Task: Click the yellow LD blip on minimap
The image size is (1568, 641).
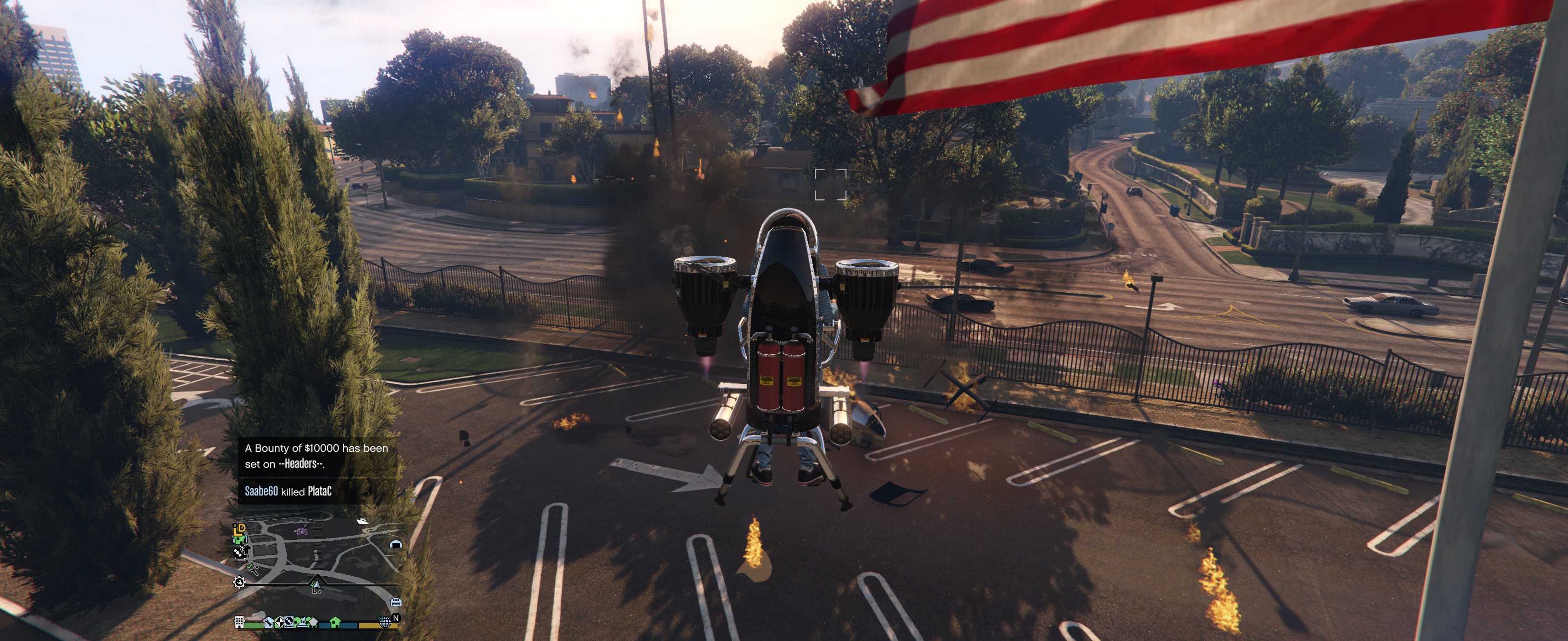Action: tap(240, 530)
